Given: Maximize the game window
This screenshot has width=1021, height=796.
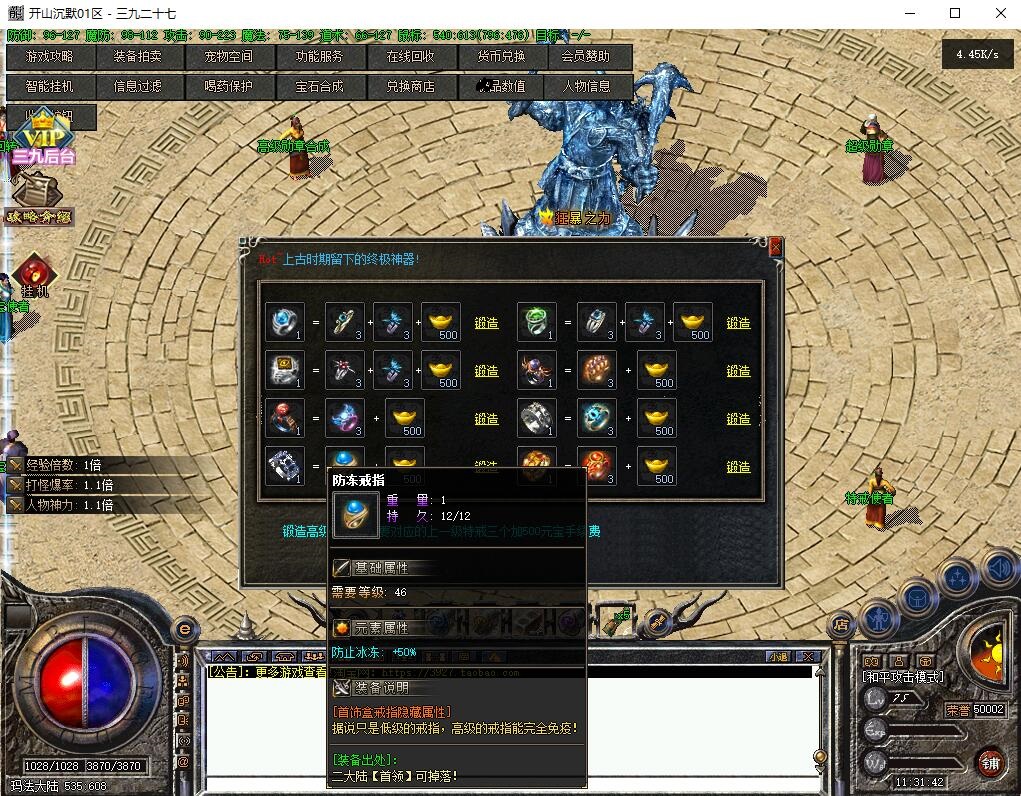Looking at the screenshot, I should pos(955,13).
